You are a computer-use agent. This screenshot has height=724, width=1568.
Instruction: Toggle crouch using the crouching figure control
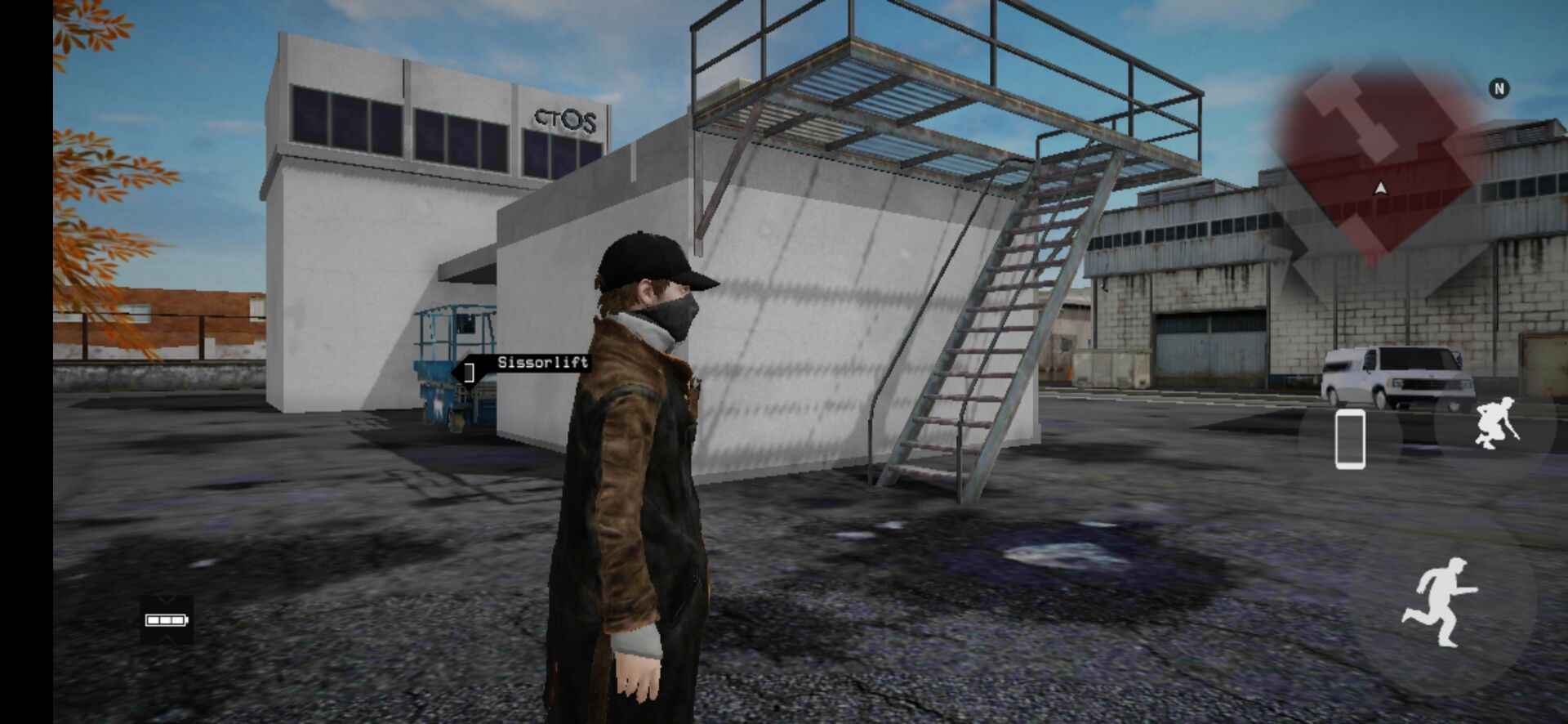pos(1494,425)
